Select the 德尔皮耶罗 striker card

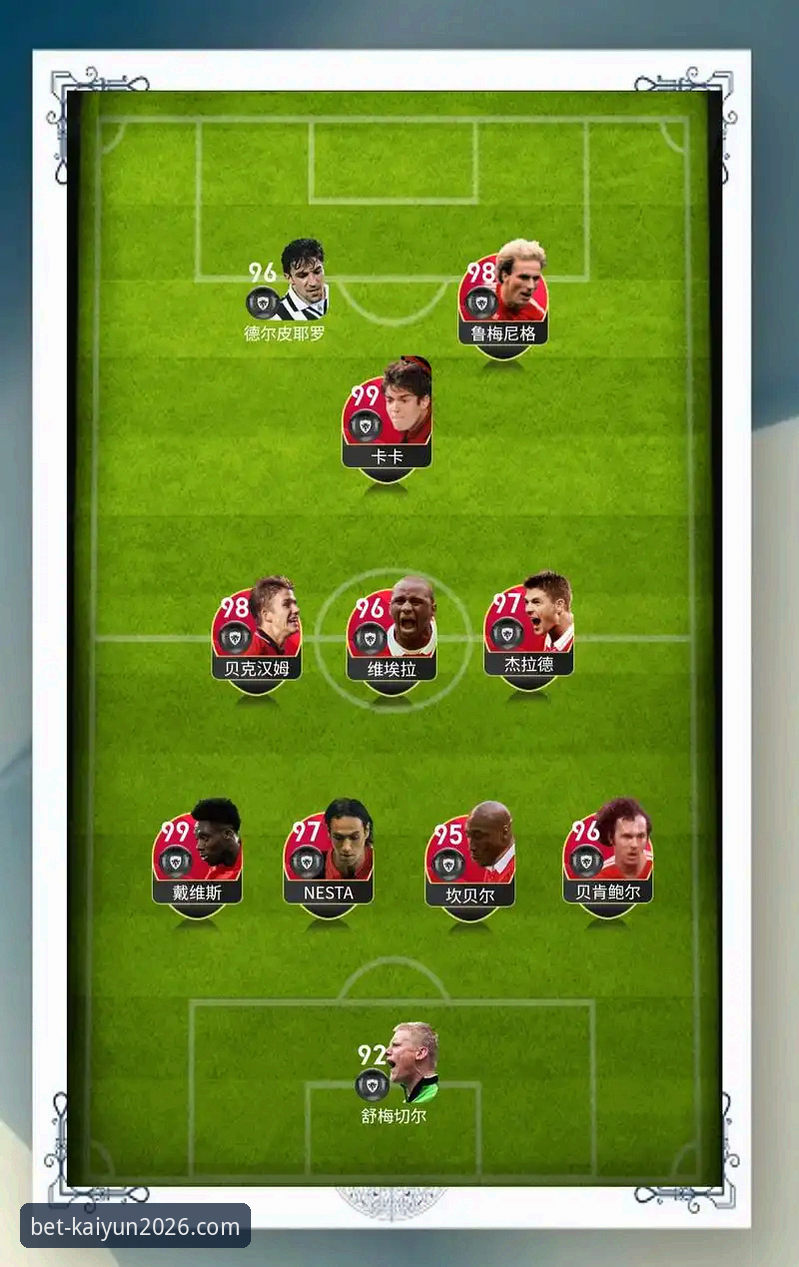click(x=287, y=291)
